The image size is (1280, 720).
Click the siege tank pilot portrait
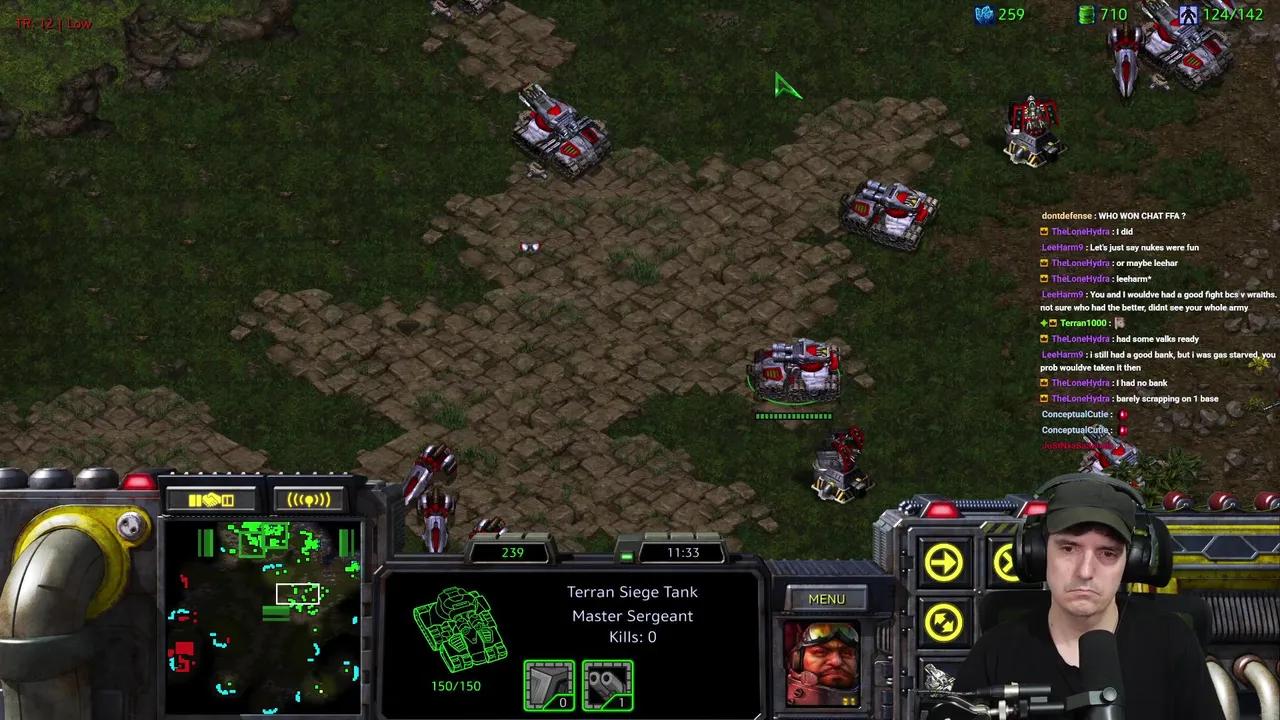(x=822, y=663)
